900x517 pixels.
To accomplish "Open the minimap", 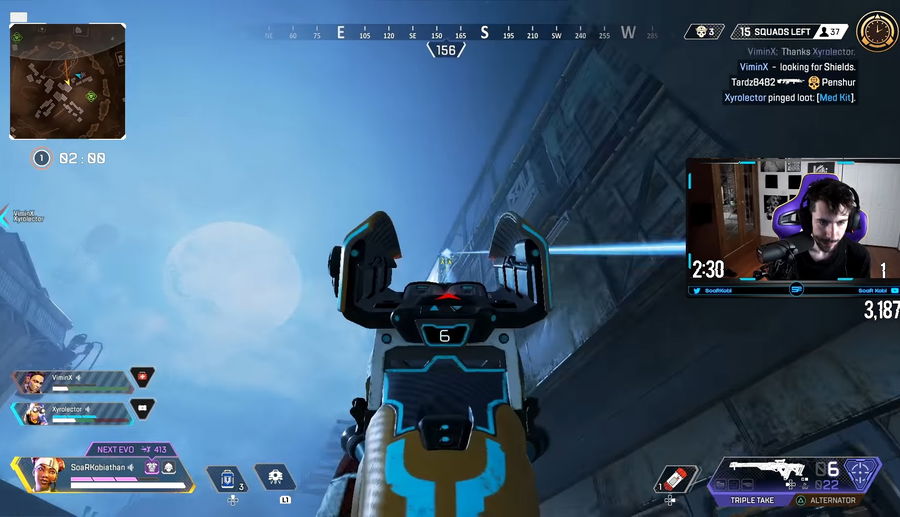I will [68, 81].
